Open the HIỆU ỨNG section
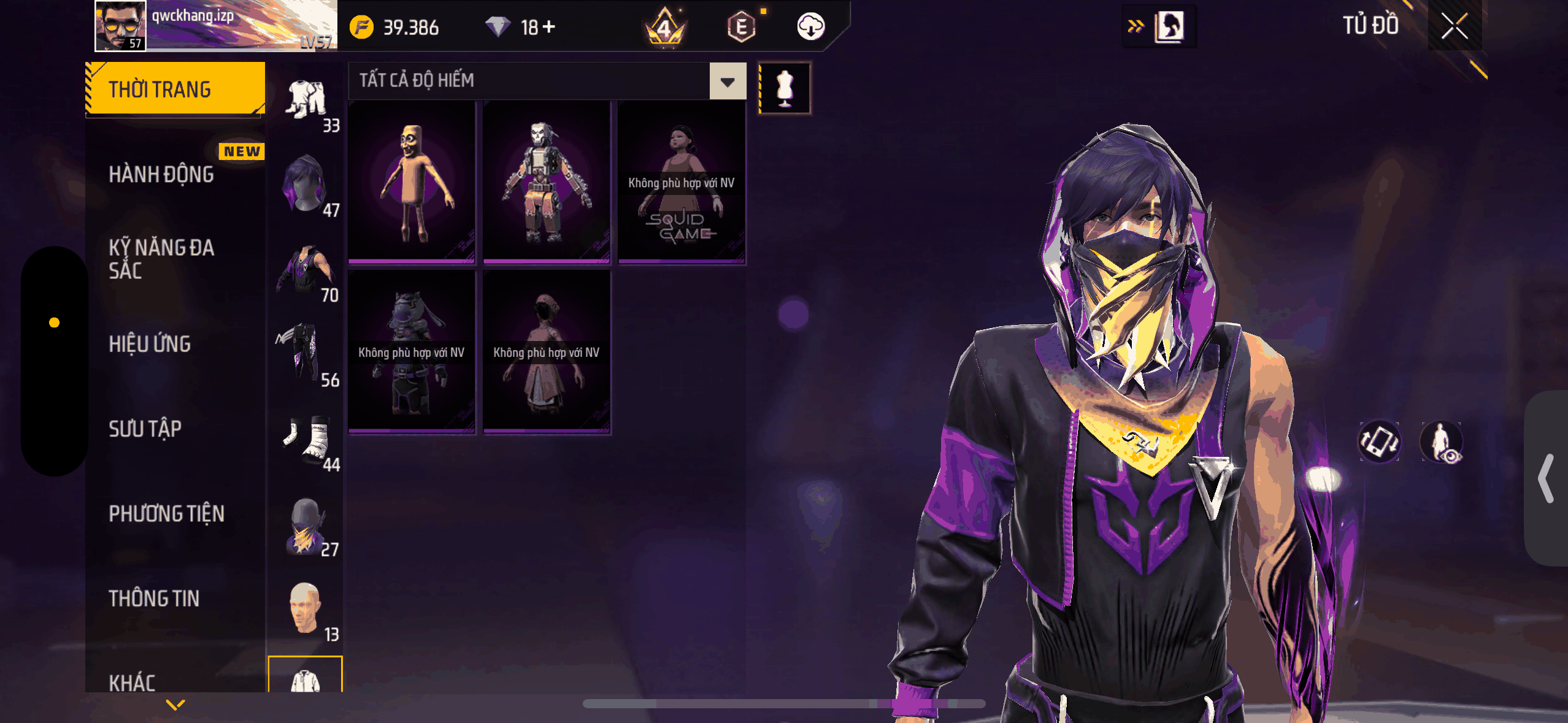The image size is (1568, 723). (x=150, y=344)
